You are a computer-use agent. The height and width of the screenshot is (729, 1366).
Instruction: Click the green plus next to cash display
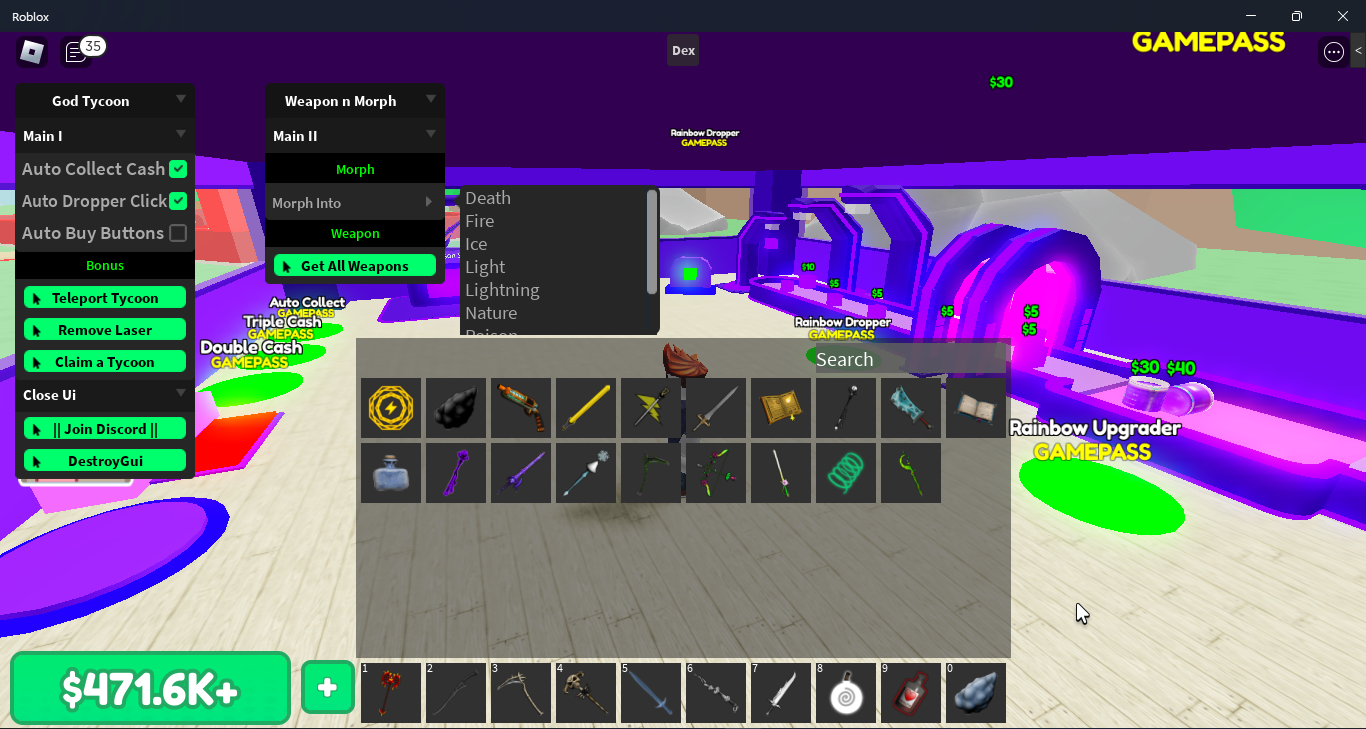click(327, 687)
